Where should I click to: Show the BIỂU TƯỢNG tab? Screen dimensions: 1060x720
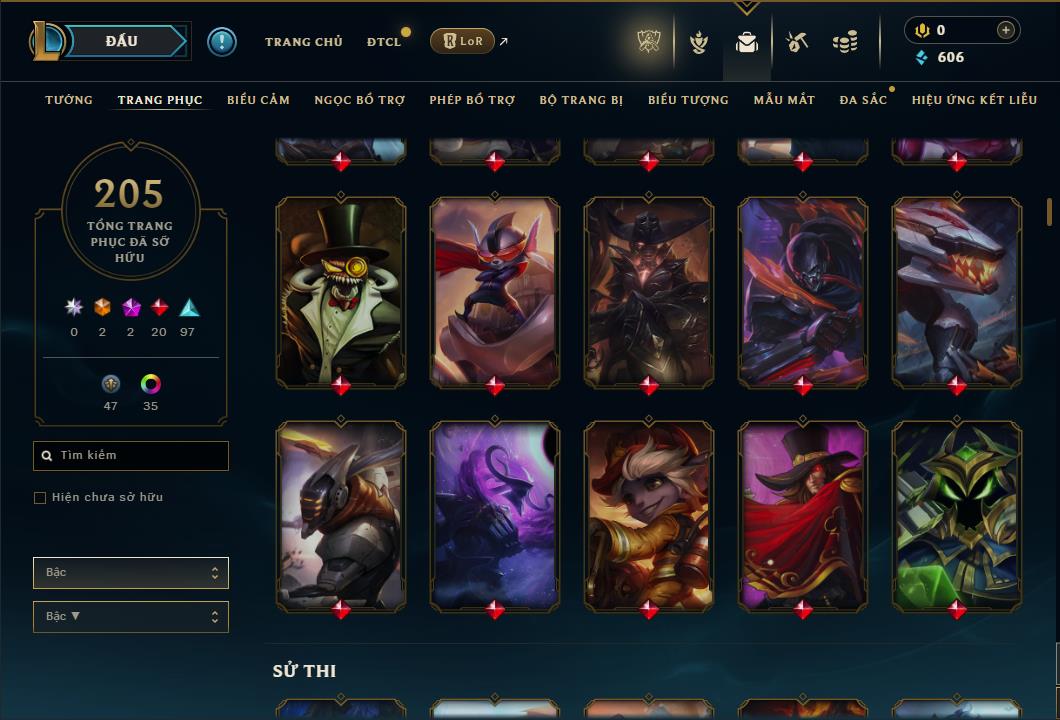click(x=688, y=100)
